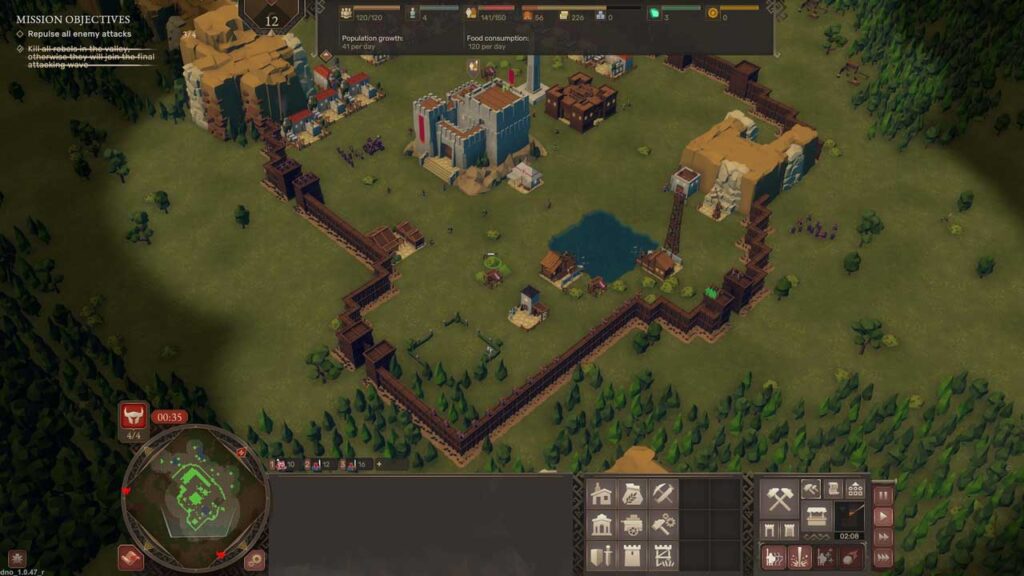The width and height of the screenshot is (1024, 576).
Task: Open the pickaxe and hammer resource category
Action: (663, 494)
